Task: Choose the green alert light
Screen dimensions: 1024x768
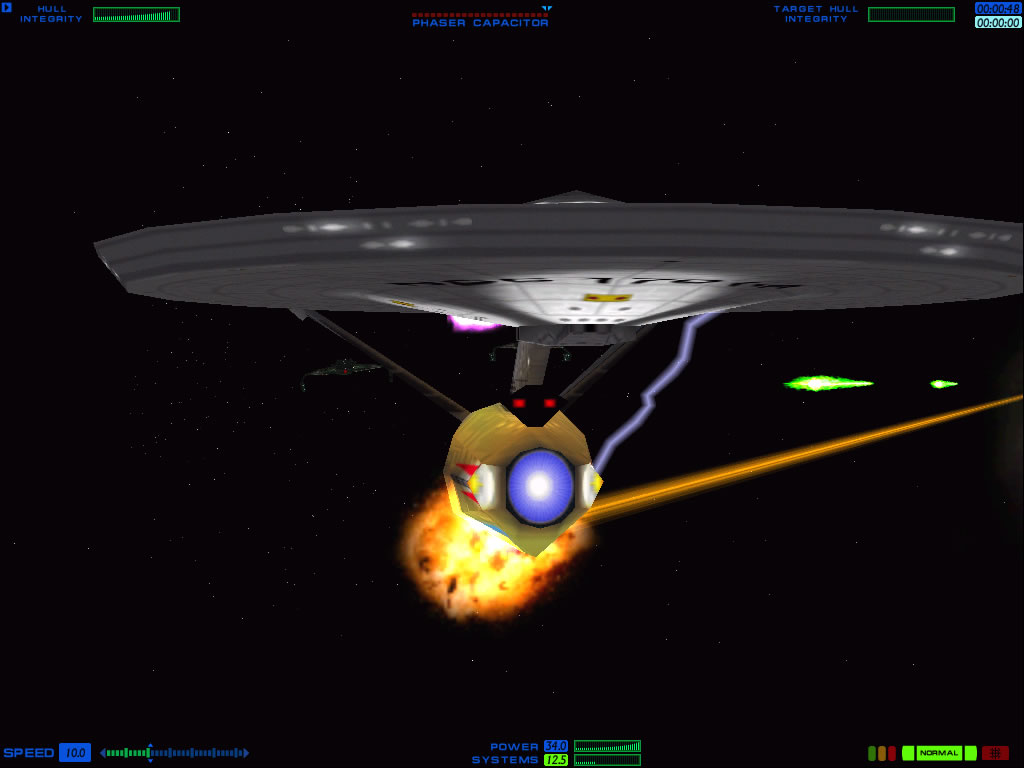Action: click(x=872, y=753)
